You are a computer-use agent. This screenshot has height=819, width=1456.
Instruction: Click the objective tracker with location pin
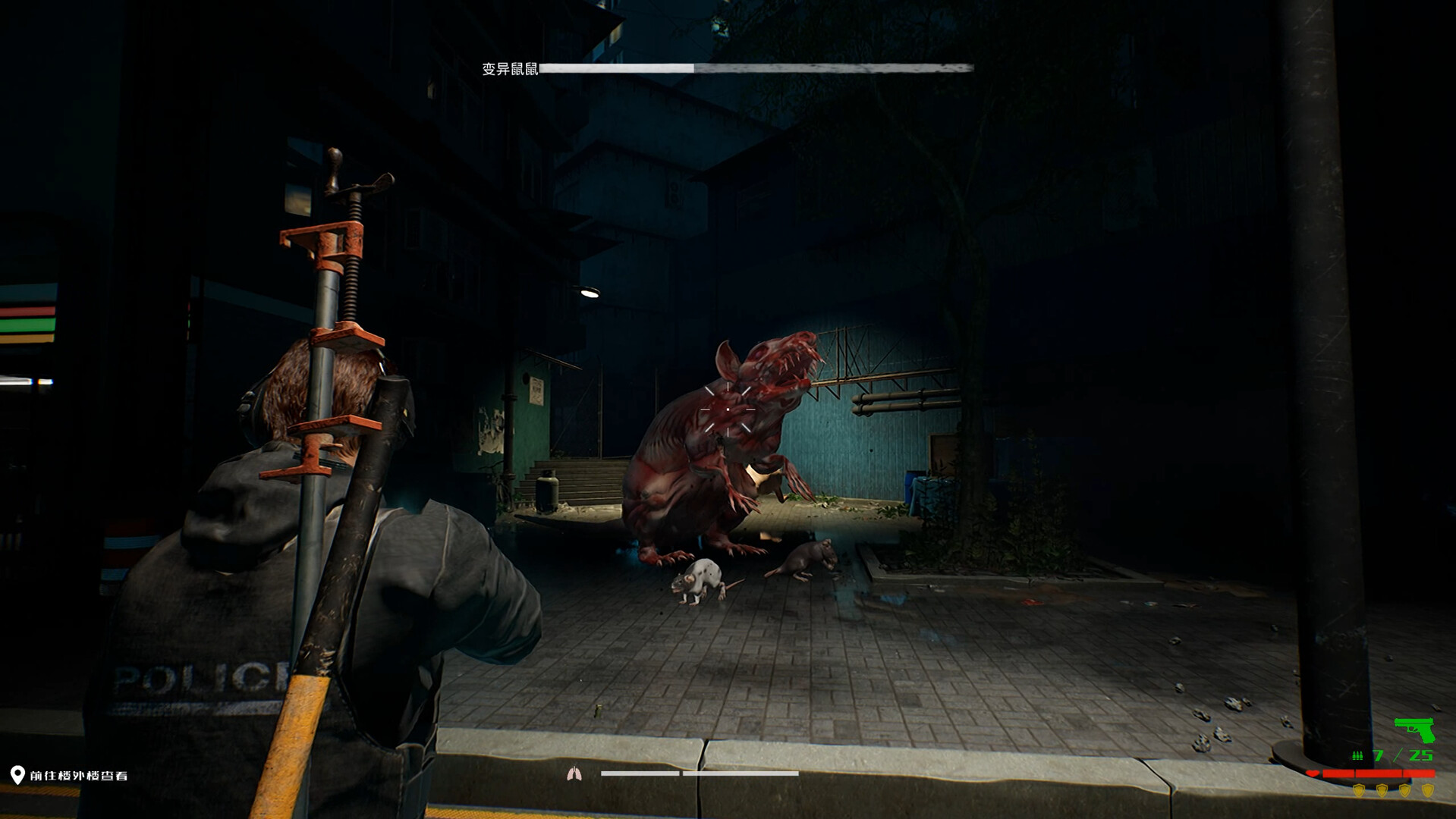coord(70,775)
